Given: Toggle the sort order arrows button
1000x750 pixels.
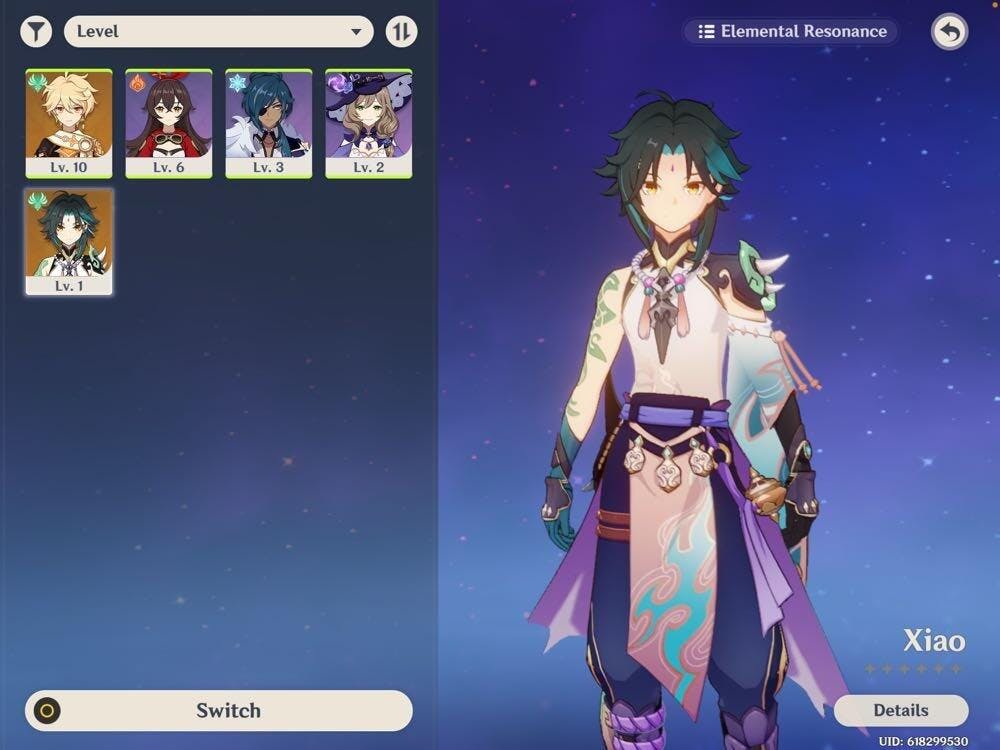Looking at the screenshot, I should point(401,32).
